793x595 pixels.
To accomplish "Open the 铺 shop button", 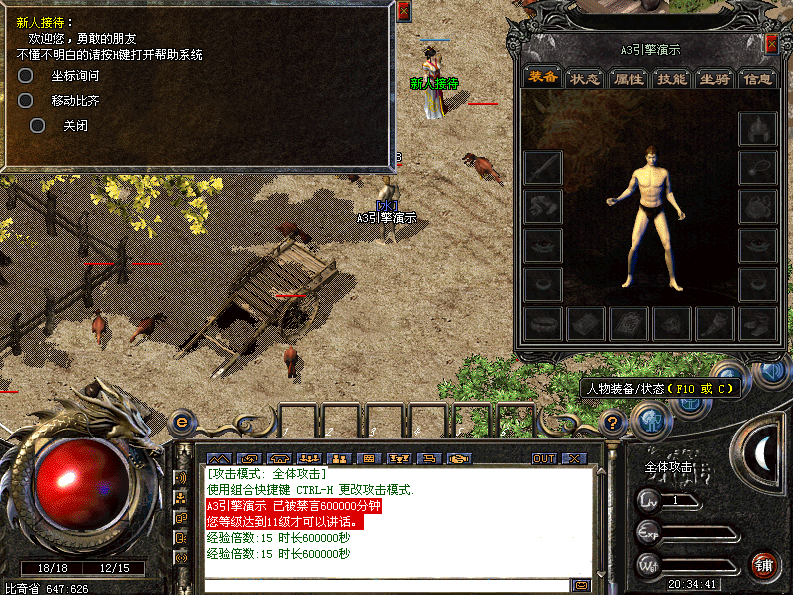I will 764,564.
